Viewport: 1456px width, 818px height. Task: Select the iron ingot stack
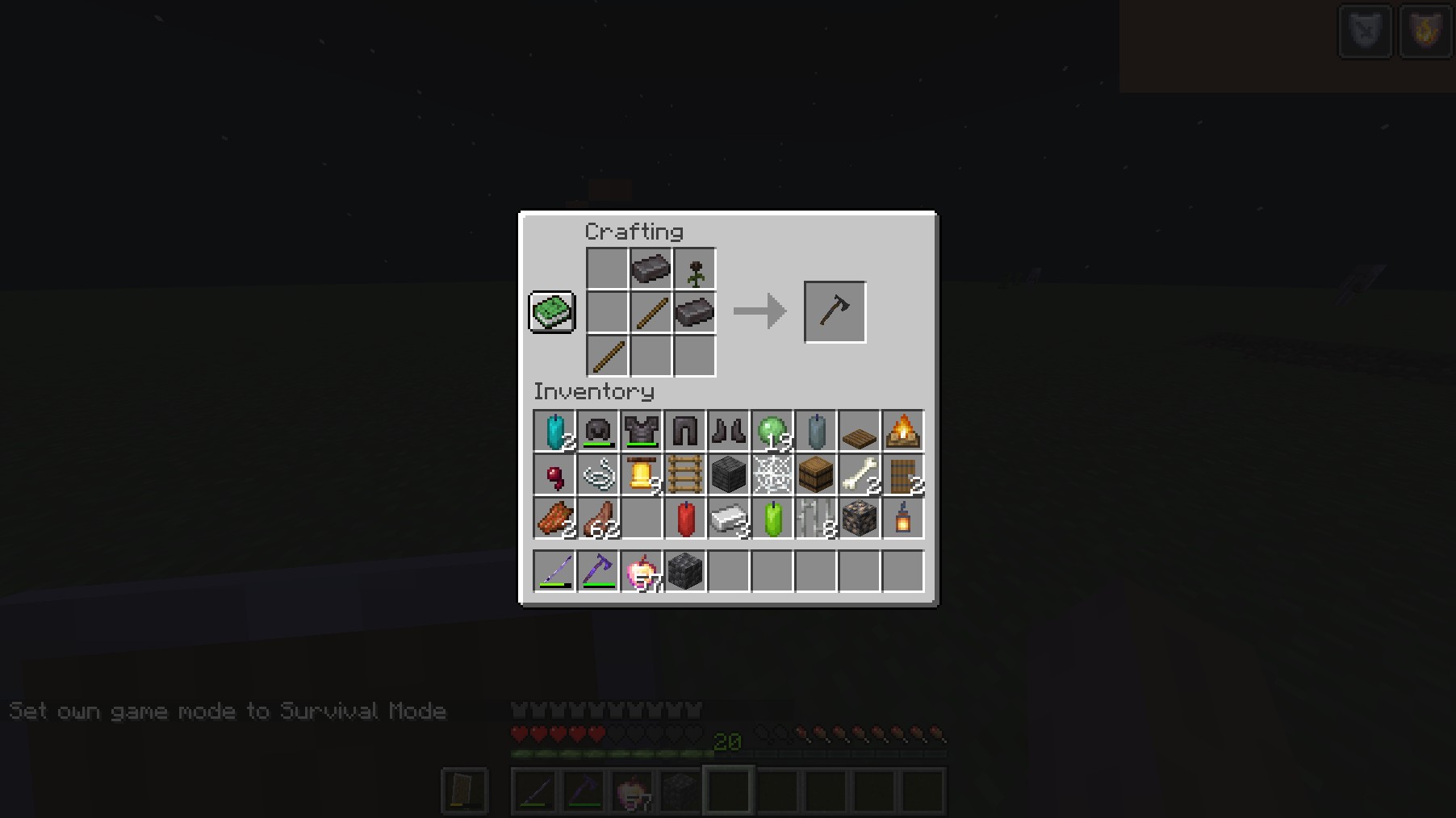click(729, 519)
